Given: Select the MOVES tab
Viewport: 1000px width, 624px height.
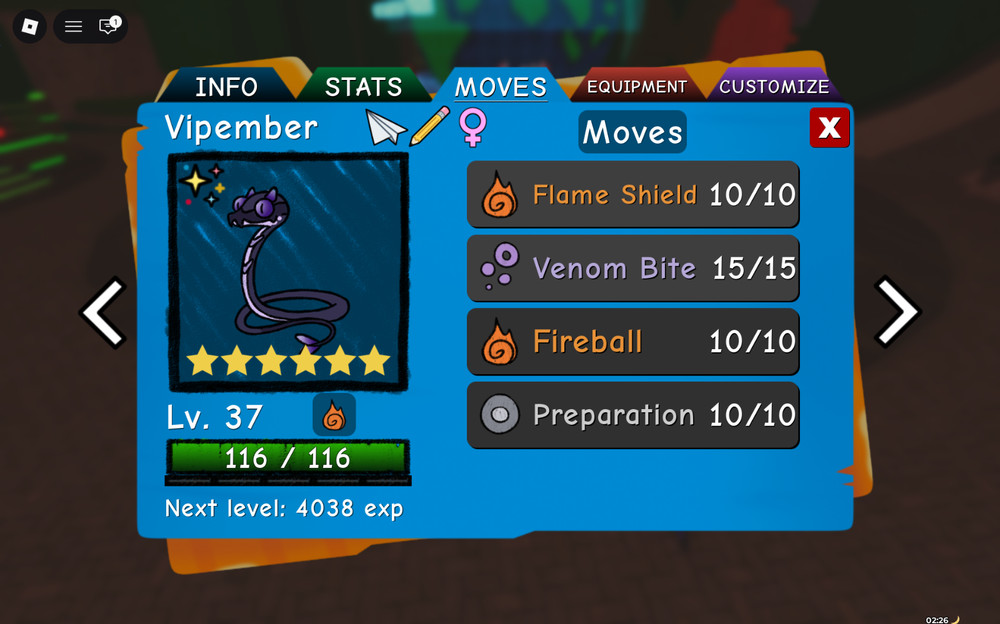Looking at the screenshot, I should 500,86.
